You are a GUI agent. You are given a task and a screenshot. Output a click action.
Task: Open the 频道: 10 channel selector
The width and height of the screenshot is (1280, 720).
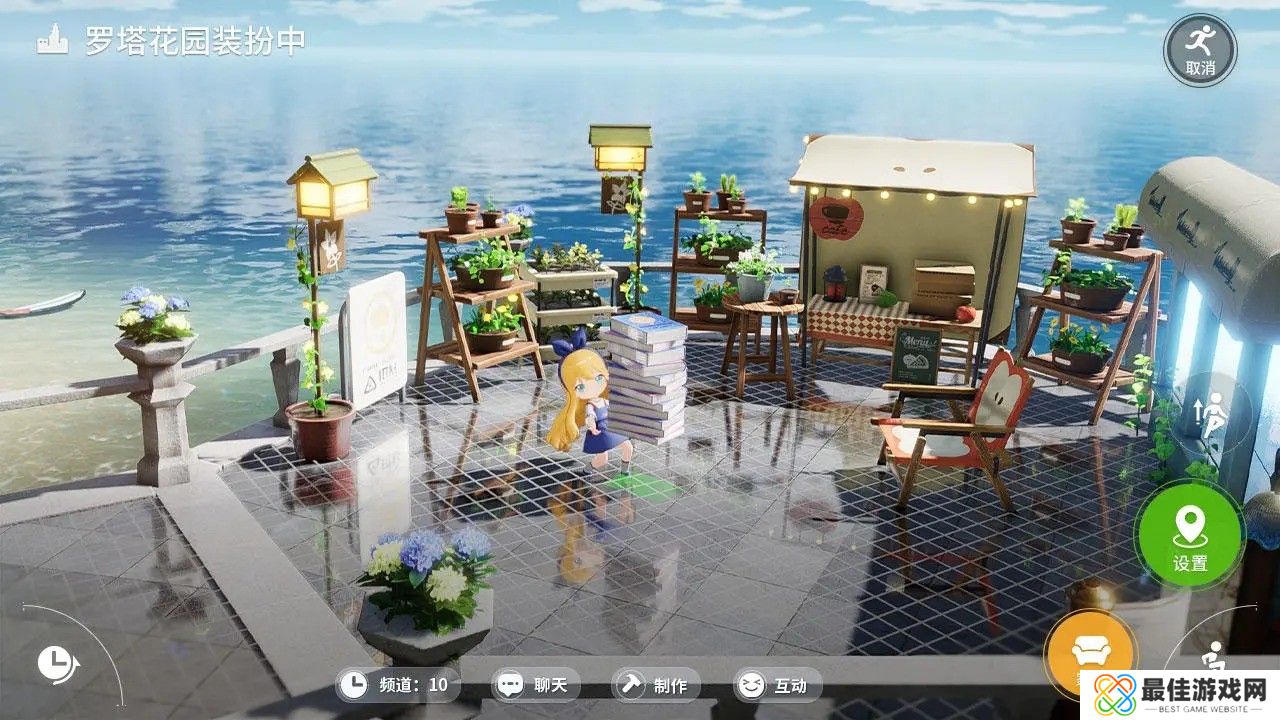point(410,686)
